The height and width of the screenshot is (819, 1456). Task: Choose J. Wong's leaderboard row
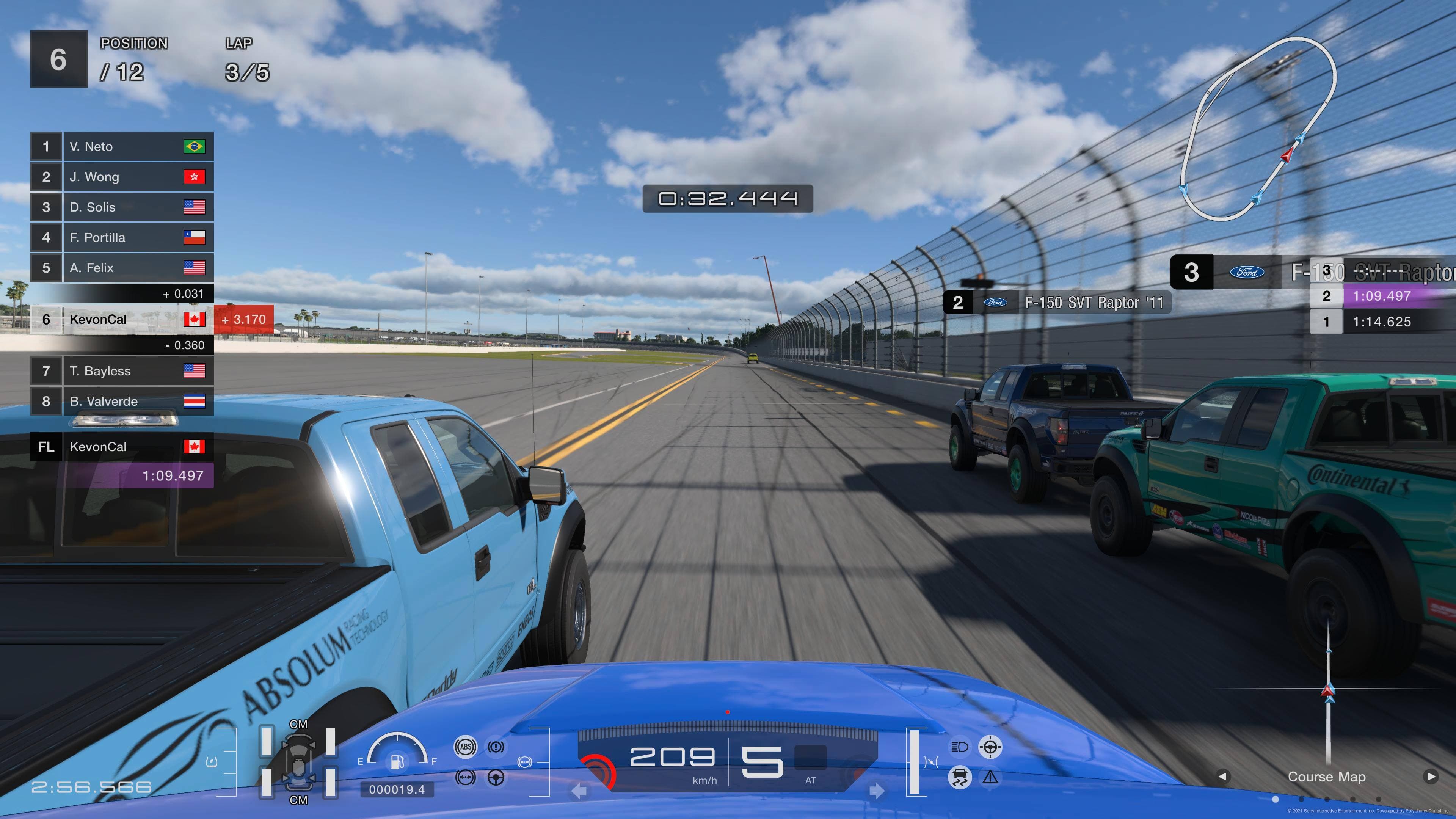[122, 177]
